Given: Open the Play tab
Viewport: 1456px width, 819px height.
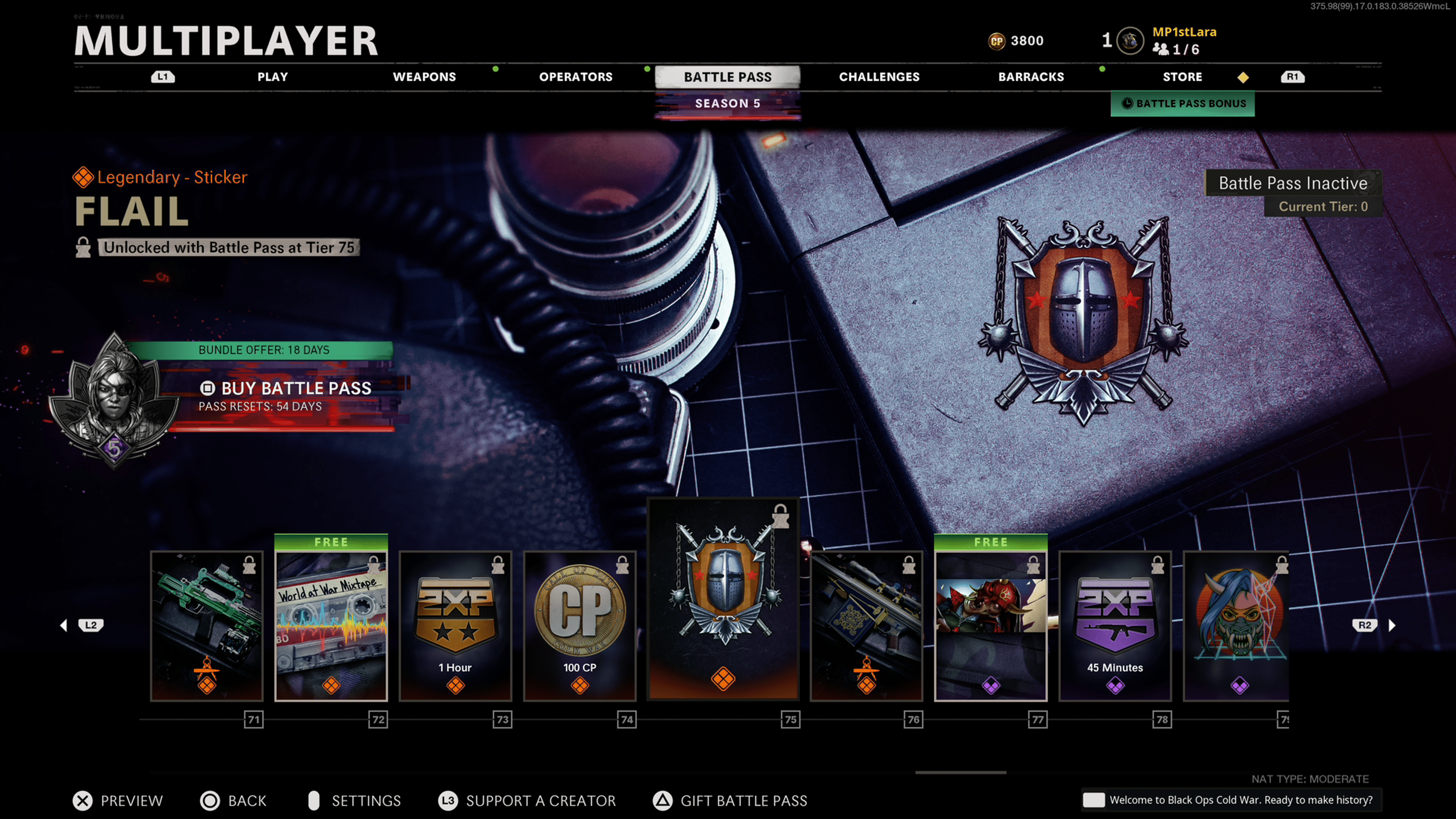Looking at the screenshot, I should click(273, 77).
